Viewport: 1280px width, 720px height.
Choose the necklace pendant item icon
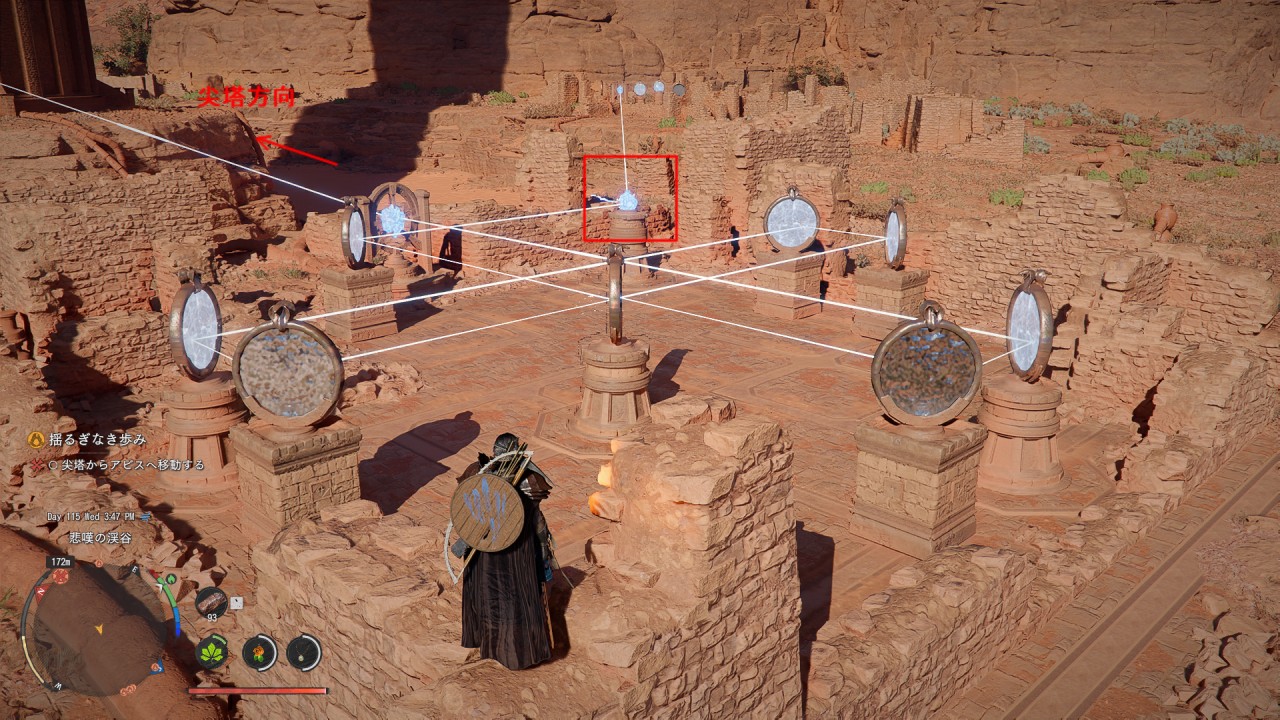coord(304,652)
